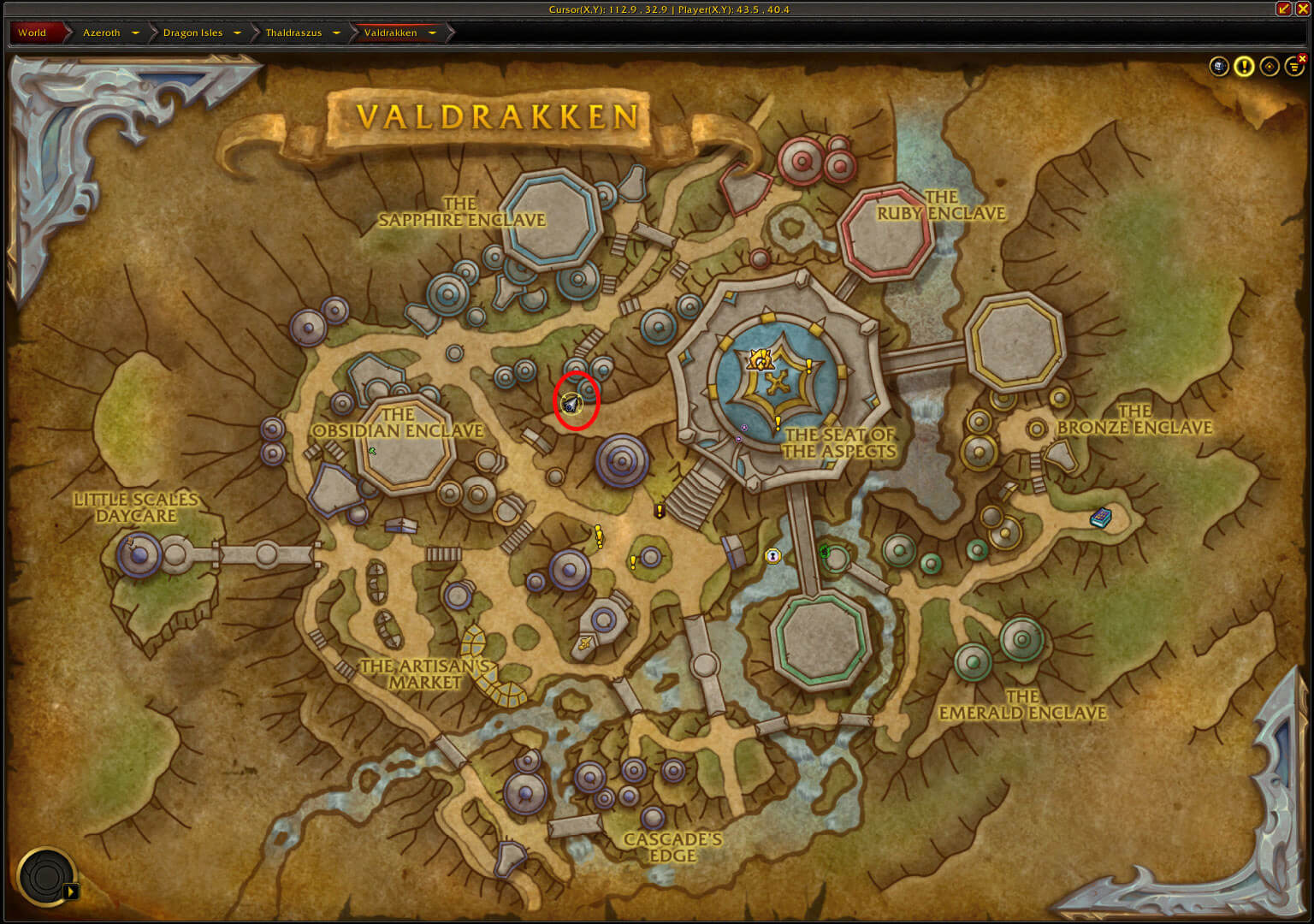Toggle the waypoint pin tool on the map
The width and height of the screenshot is (1314, 924).
click(x=1270, y=67)
